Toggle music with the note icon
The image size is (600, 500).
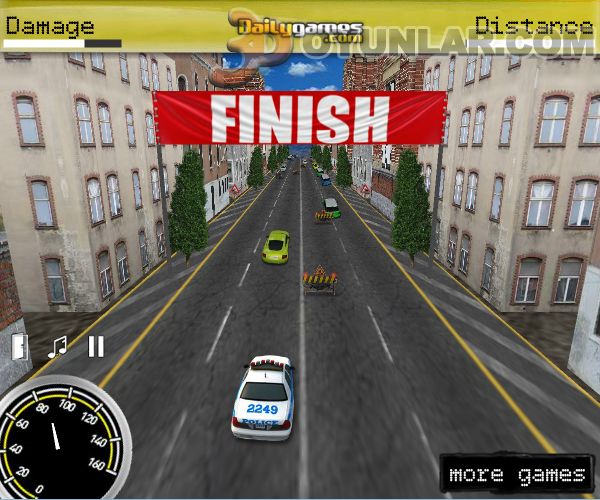[x=58, y=346]
